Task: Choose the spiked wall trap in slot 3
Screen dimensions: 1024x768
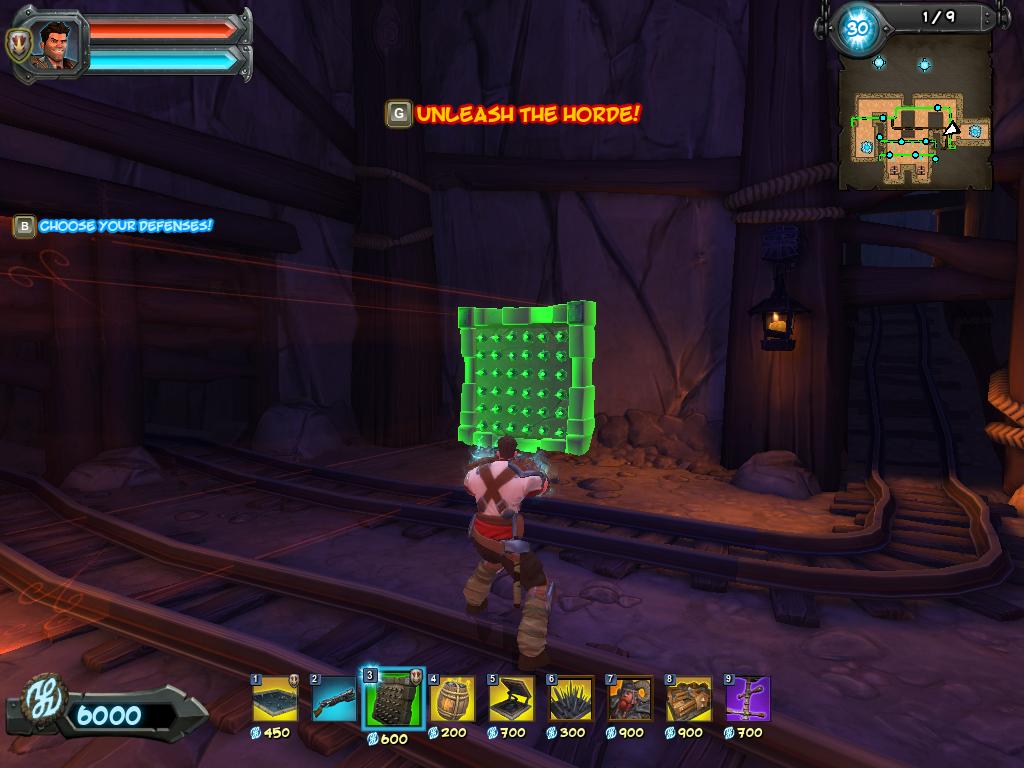Action: [393, 698]
